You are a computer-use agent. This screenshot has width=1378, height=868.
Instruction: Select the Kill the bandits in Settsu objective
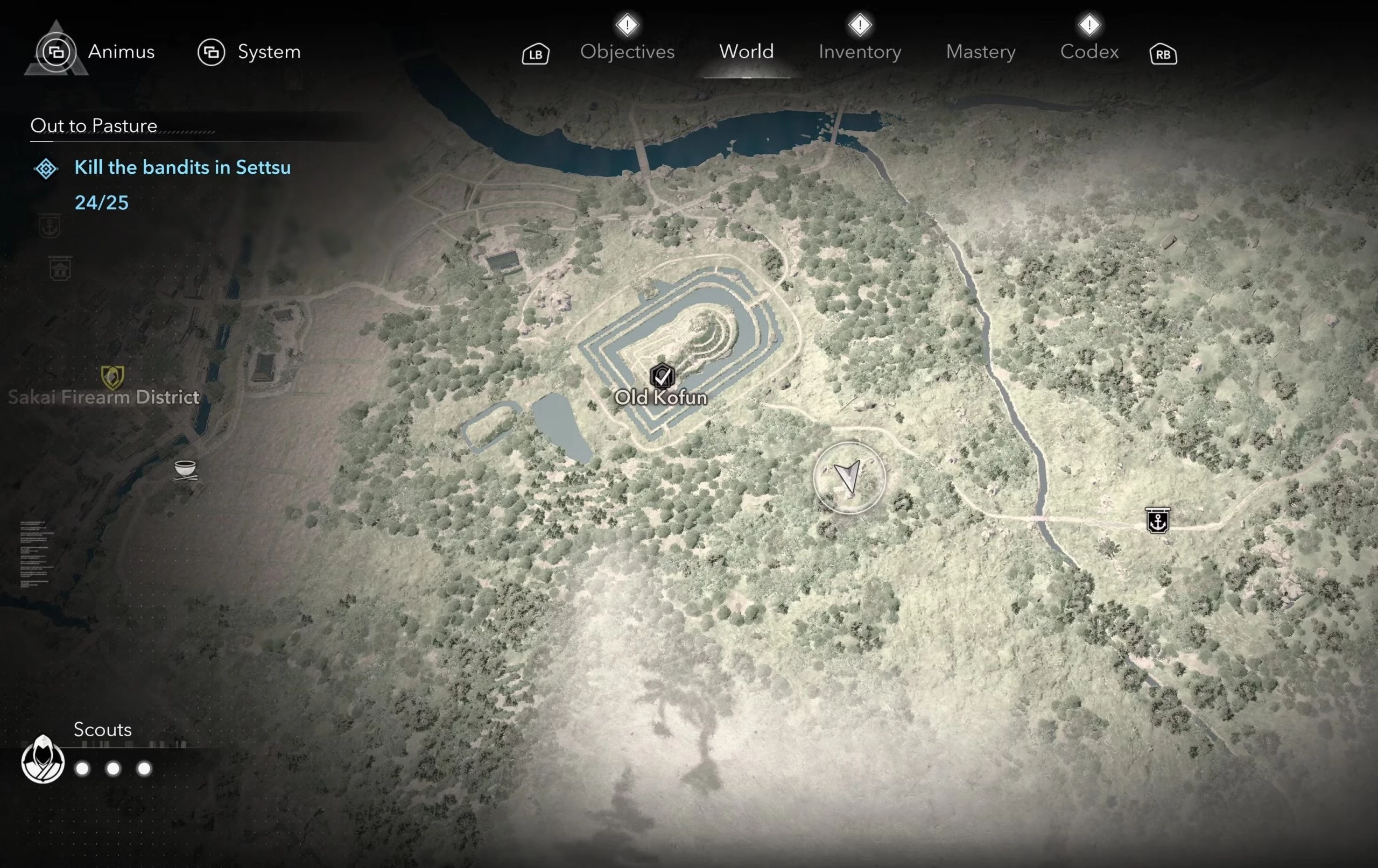(182, 167)
